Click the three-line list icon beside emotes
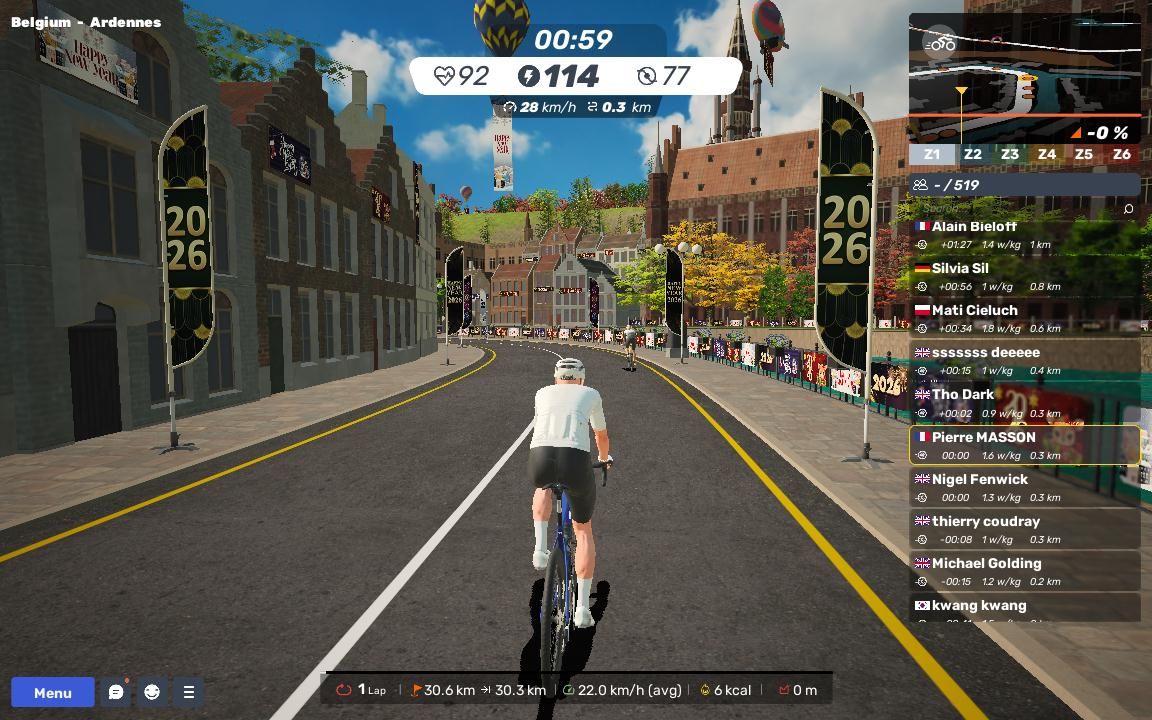The width and height of the screenshot is (1152, 720). pyautogui.click(x=188, y=692)
